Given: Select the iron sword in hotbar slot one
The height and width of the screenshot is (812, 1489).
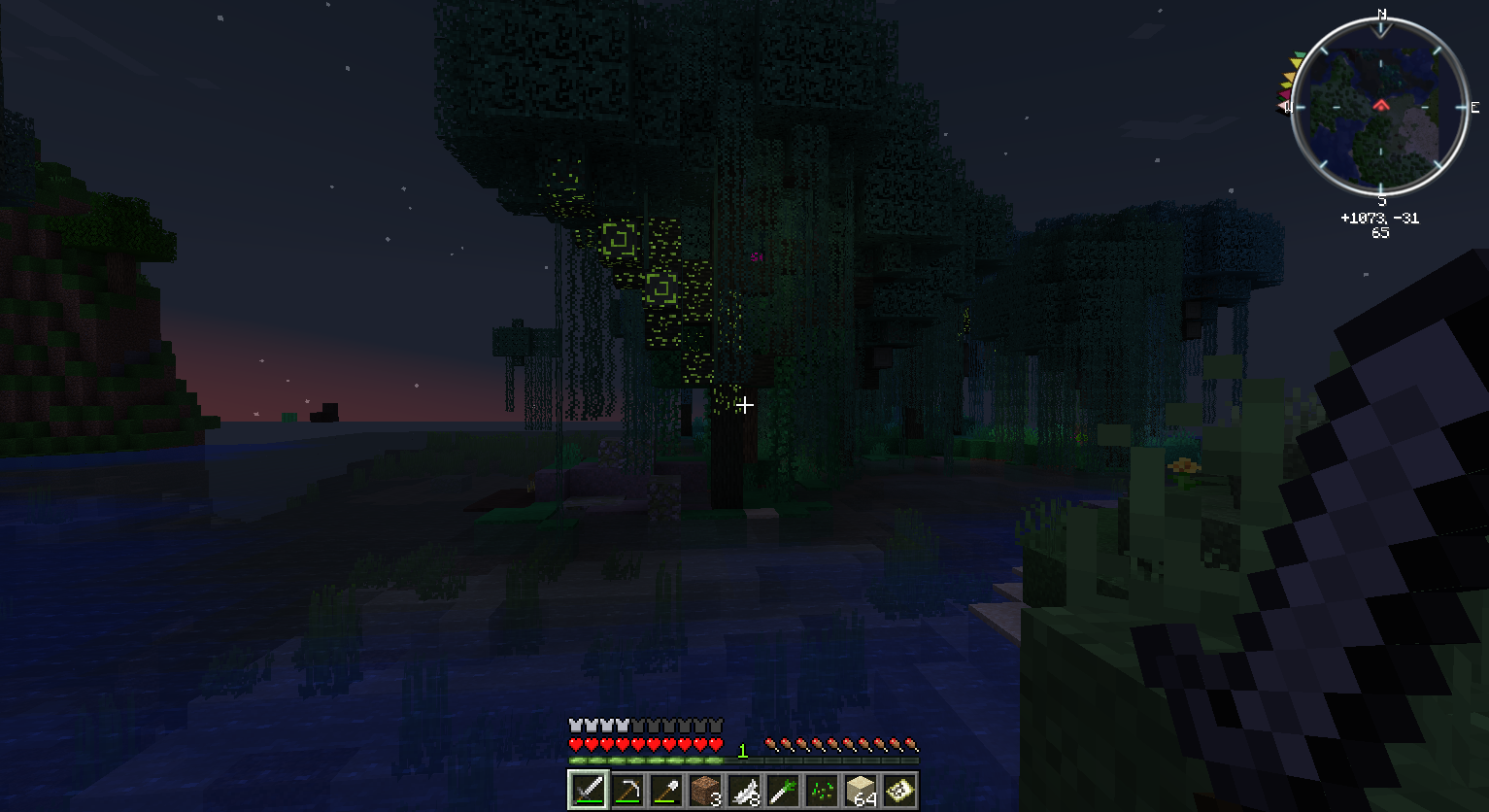Looking at the screenshot, I should pyautogui.click(x=590, y=791).
